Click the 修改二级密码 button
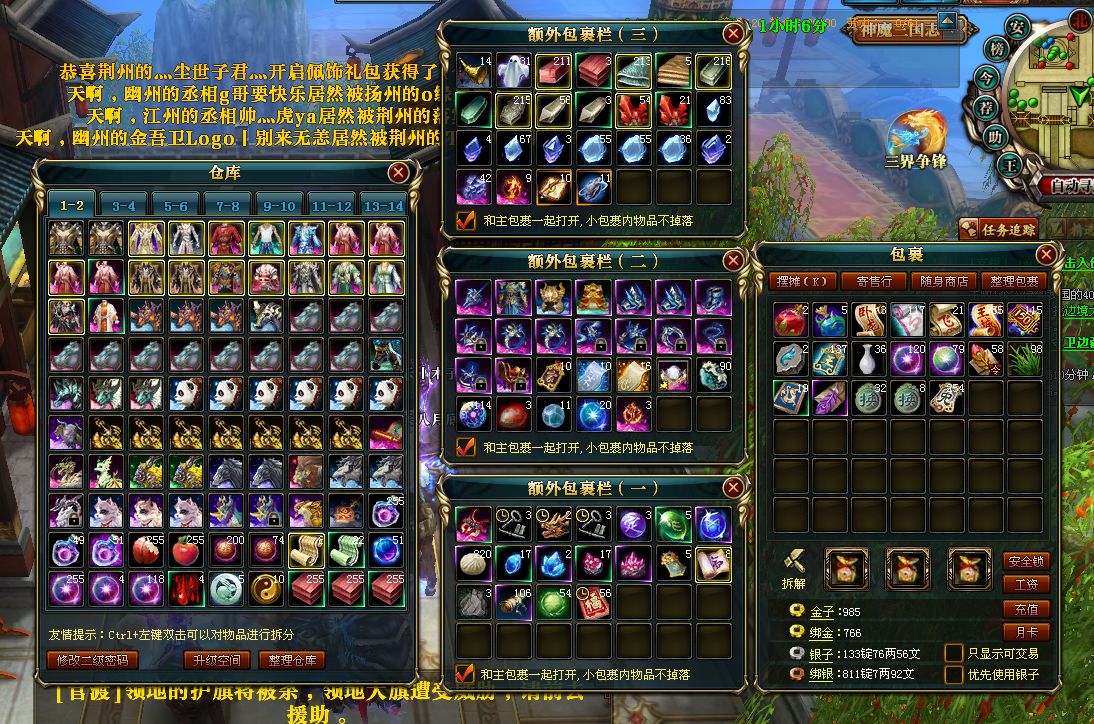 [x=92, y=660]
